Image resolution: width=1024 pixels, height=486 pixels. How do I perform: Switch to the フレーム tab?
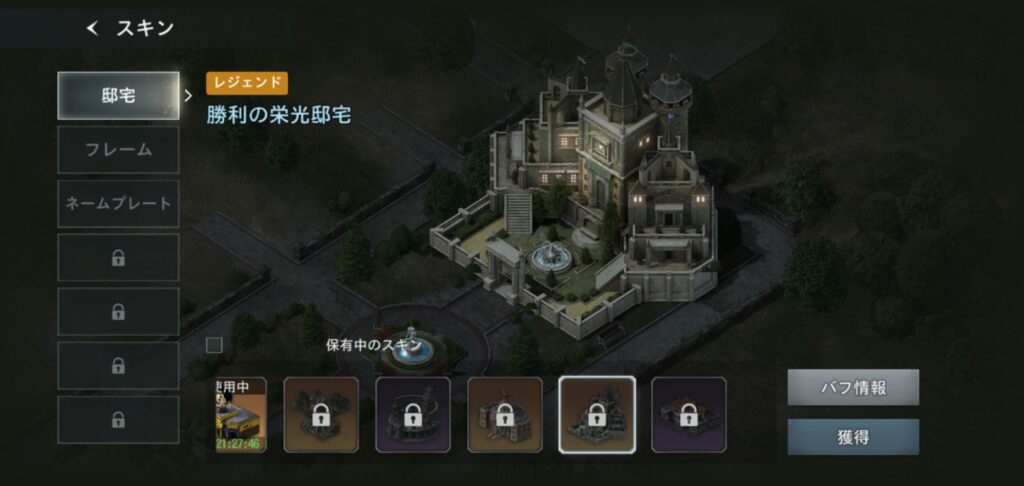point(118,150)
